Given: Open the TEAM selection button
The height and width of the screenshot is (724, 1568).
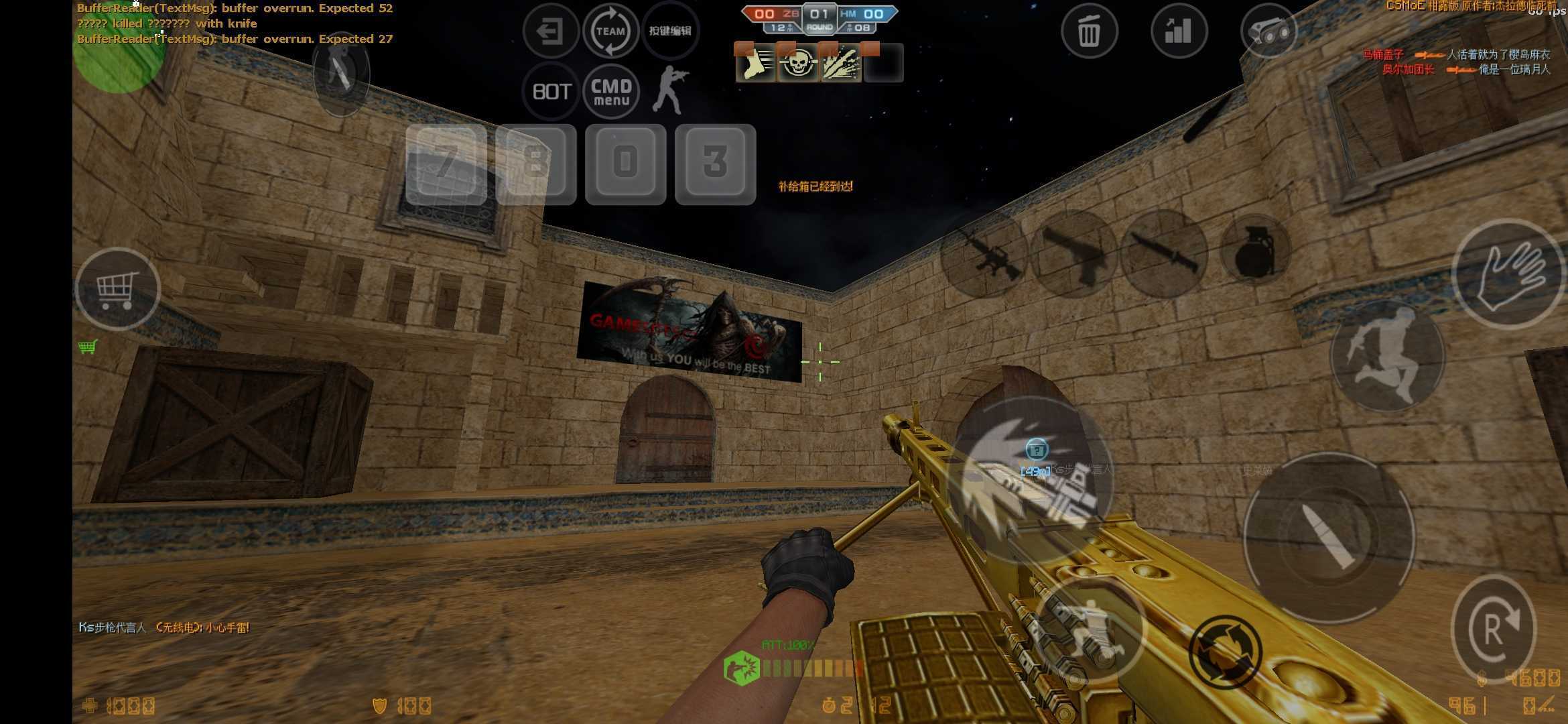Looking at the screenshot, I should click(x=610, y=31).
